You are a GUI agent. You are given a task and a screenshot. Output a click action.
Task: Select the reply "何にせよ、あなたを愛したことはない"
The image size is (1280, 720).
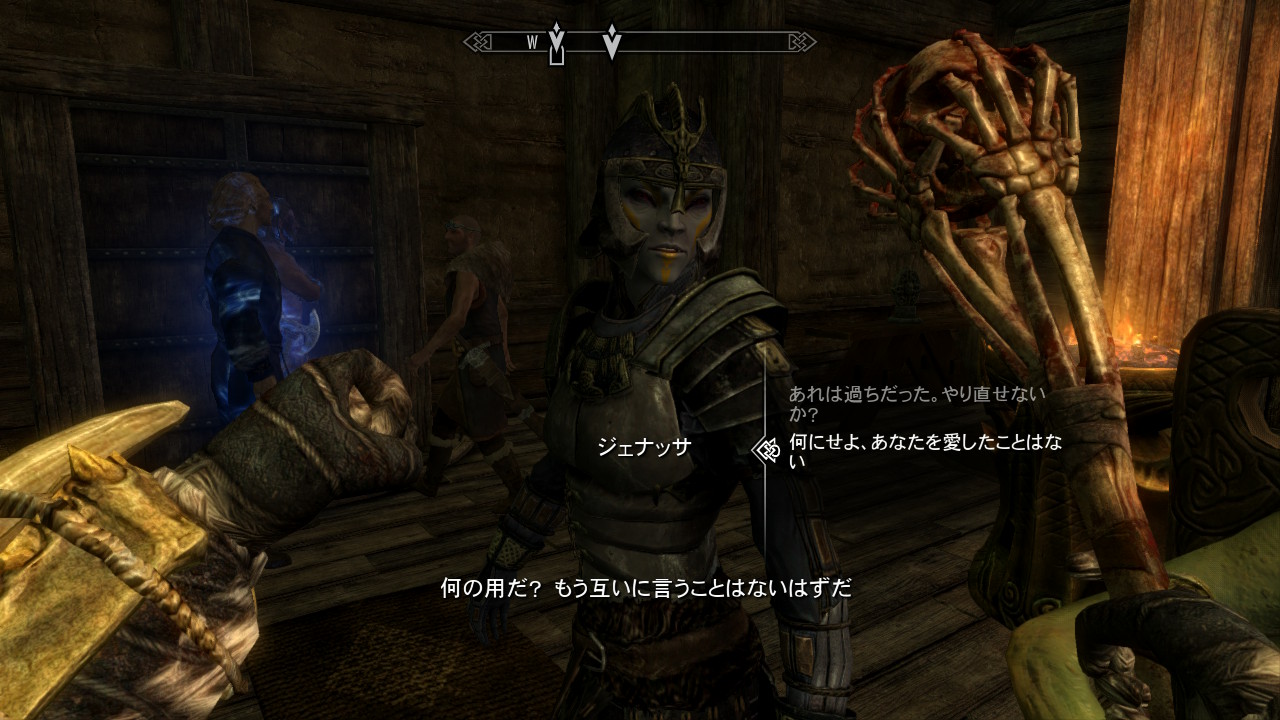pos(923,450)
